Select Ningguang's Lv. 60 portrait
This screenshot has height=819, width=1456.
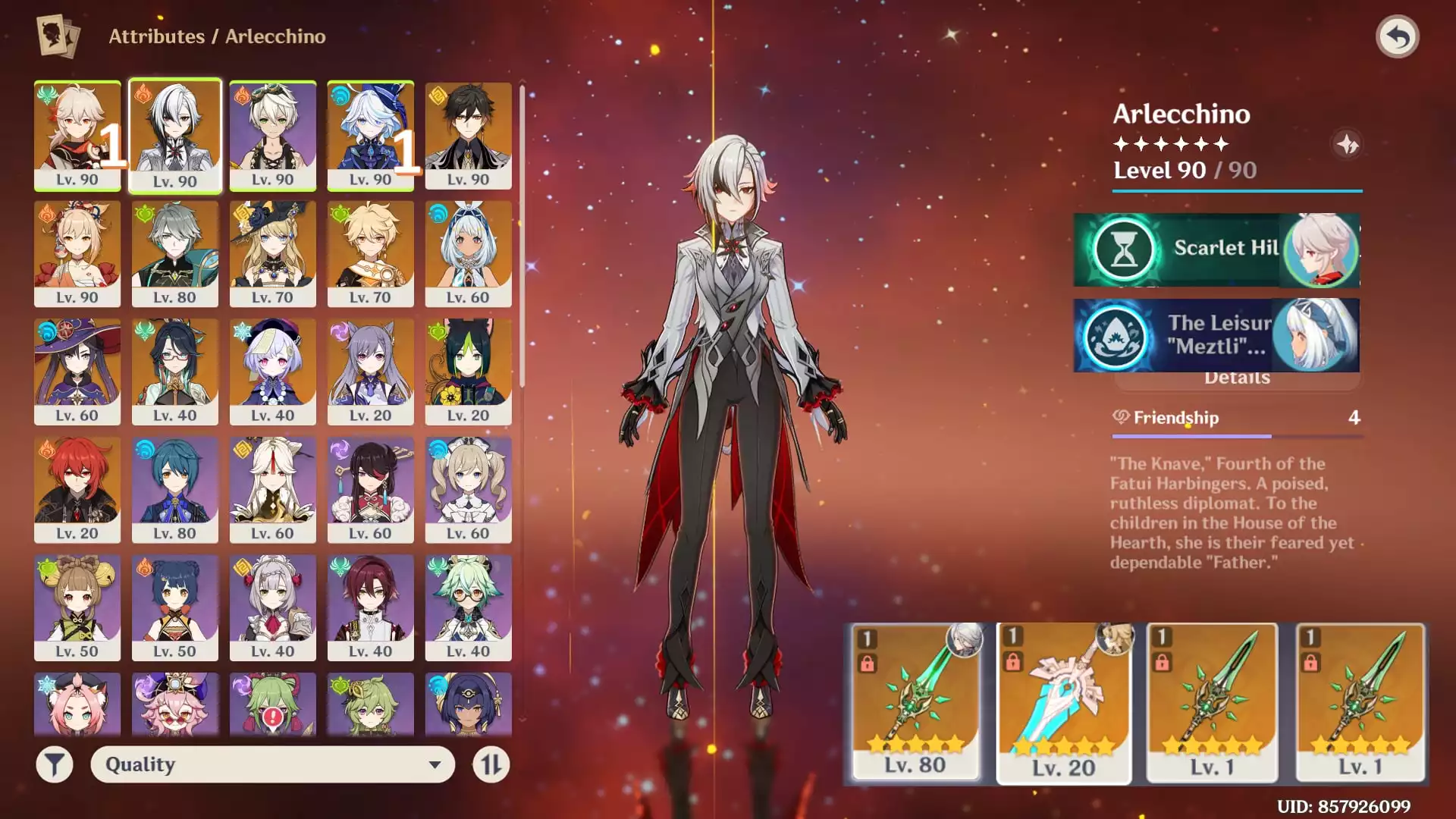coord(272,489)
